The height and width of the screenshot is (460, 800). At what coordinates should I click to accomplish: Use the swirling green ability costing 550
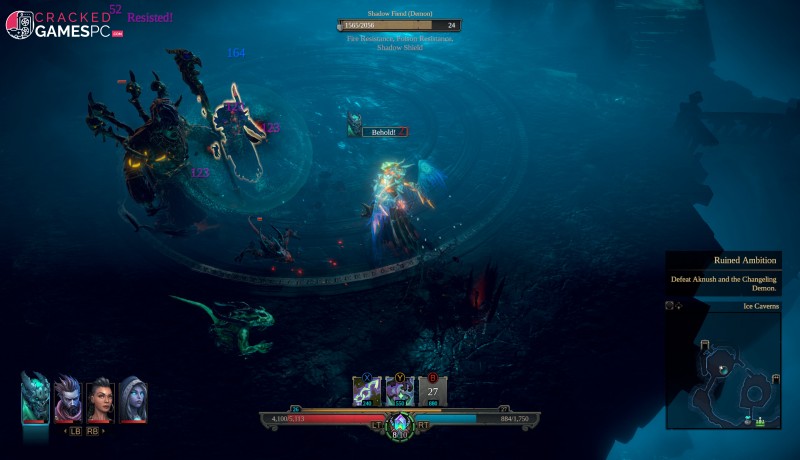coord(400,391)
